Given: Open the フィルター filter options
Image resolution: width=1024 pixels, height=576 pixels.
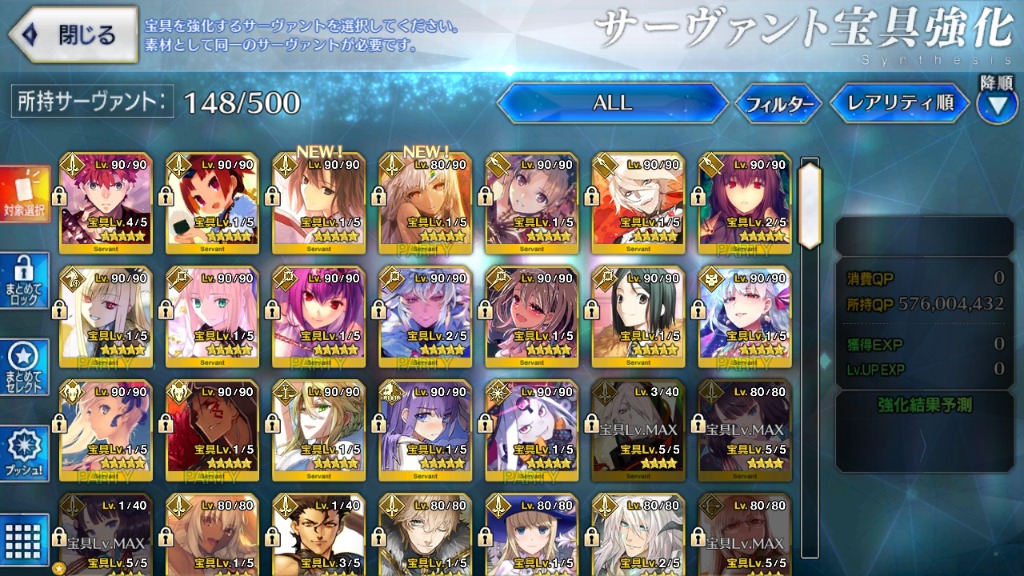Looking at the screenshot, I should click(779, 103).
